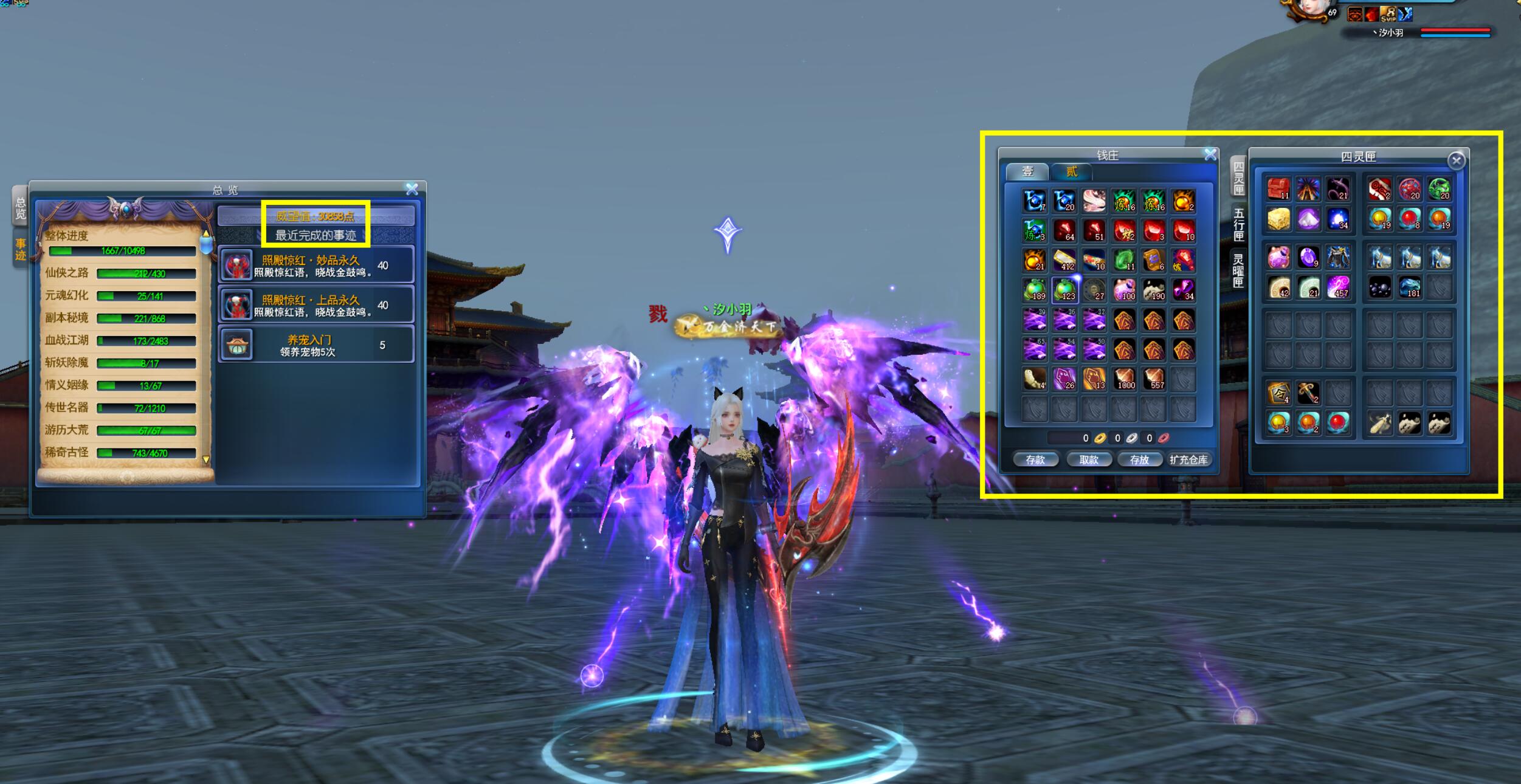Select the 照殿惊红·妙品永久 achievement row
The height and width of the screenshot is (784, 1521).
coord(316,266)
